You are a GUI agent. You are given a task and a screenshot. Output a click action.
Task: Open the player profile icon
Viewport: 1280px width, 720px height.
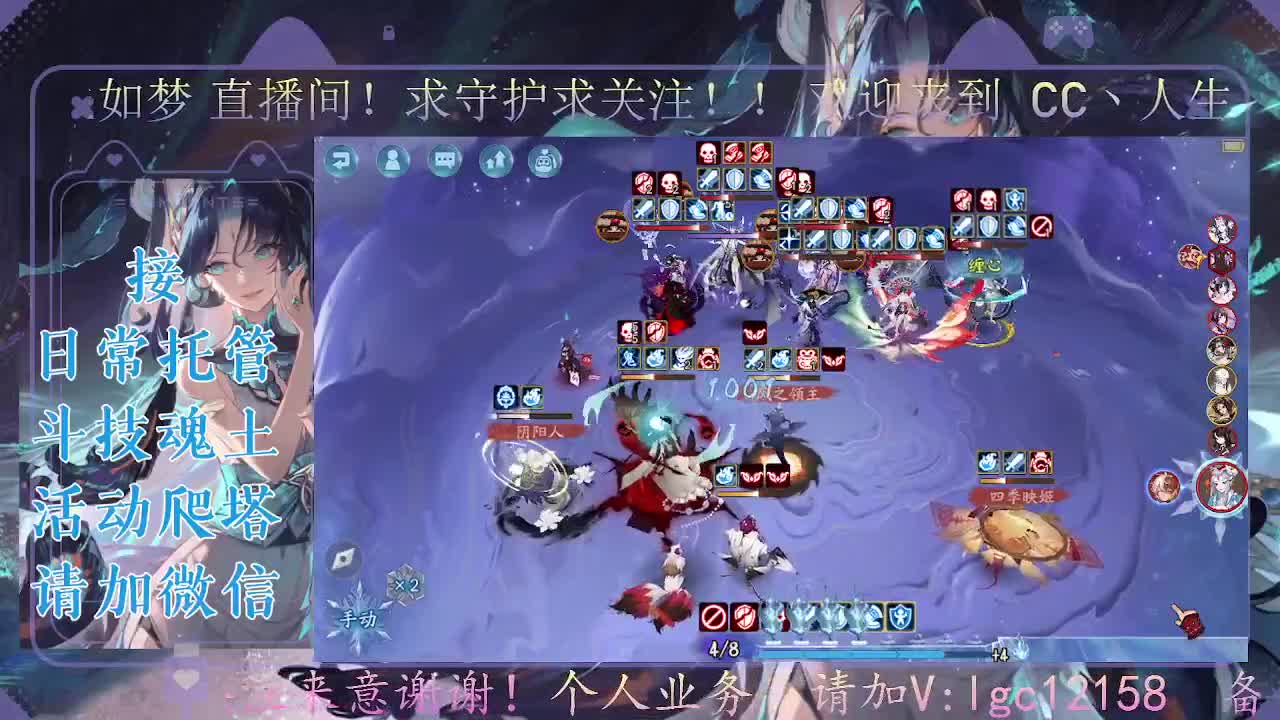(x=394, y=158)
